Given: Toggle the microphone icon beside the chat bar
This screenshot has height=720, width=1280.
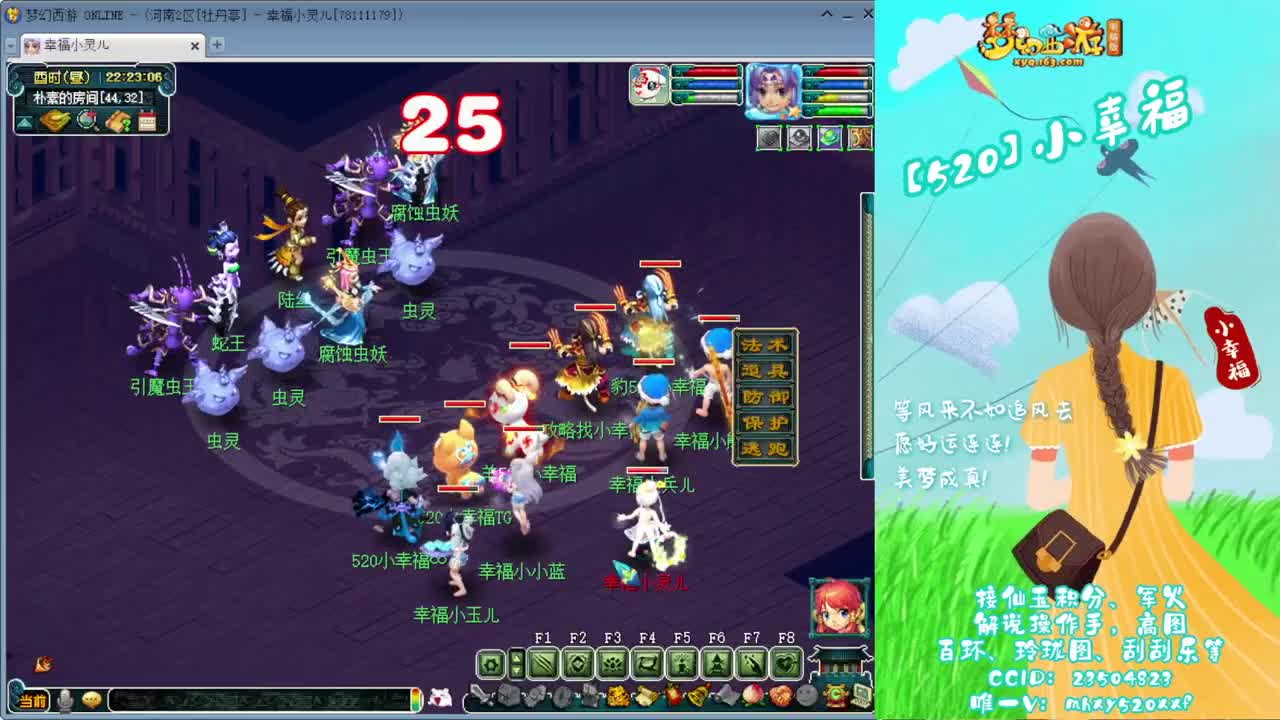Looking at the screenshot, I should coord(64,700).
